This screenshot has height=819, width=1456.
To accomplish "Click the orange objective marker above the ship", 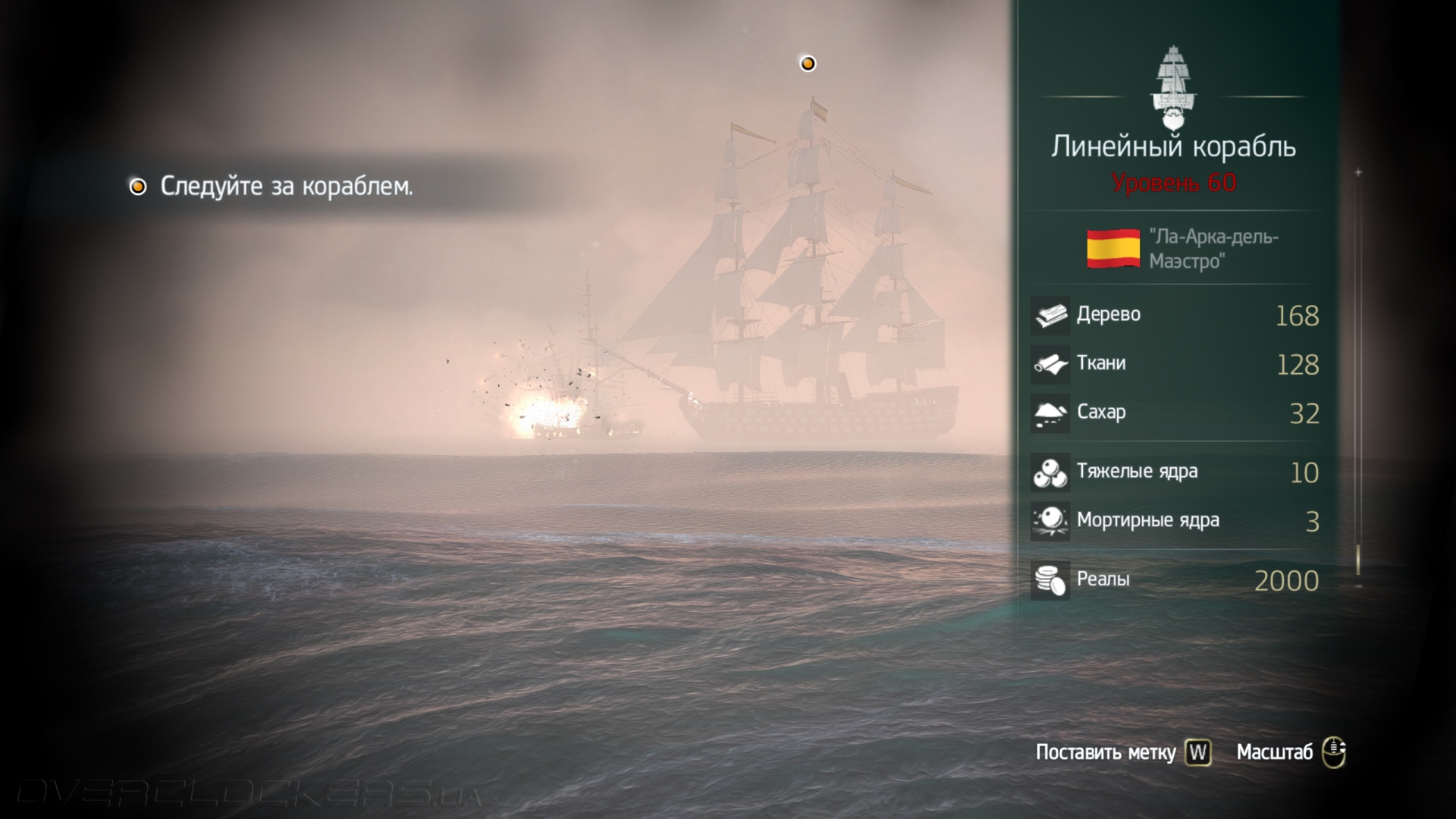I will click(x=808, y=64).
